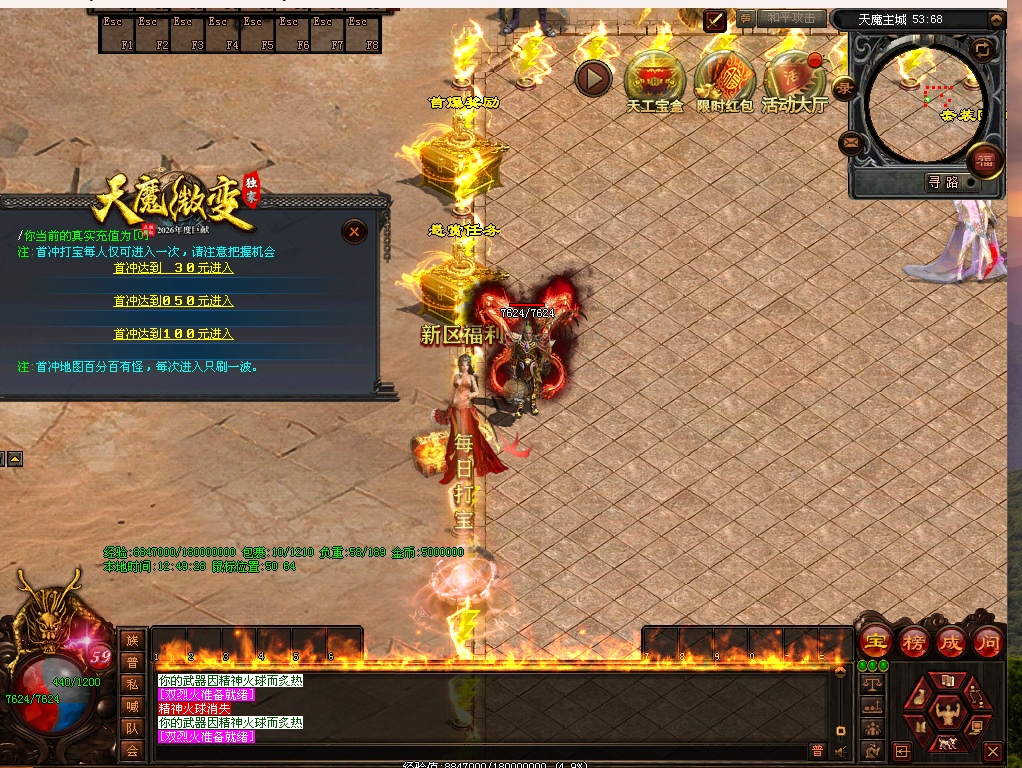Screen dimensions: 1022x768
Task: Select the 首冲达到050元进入 link
Action: tap(173, 301)
